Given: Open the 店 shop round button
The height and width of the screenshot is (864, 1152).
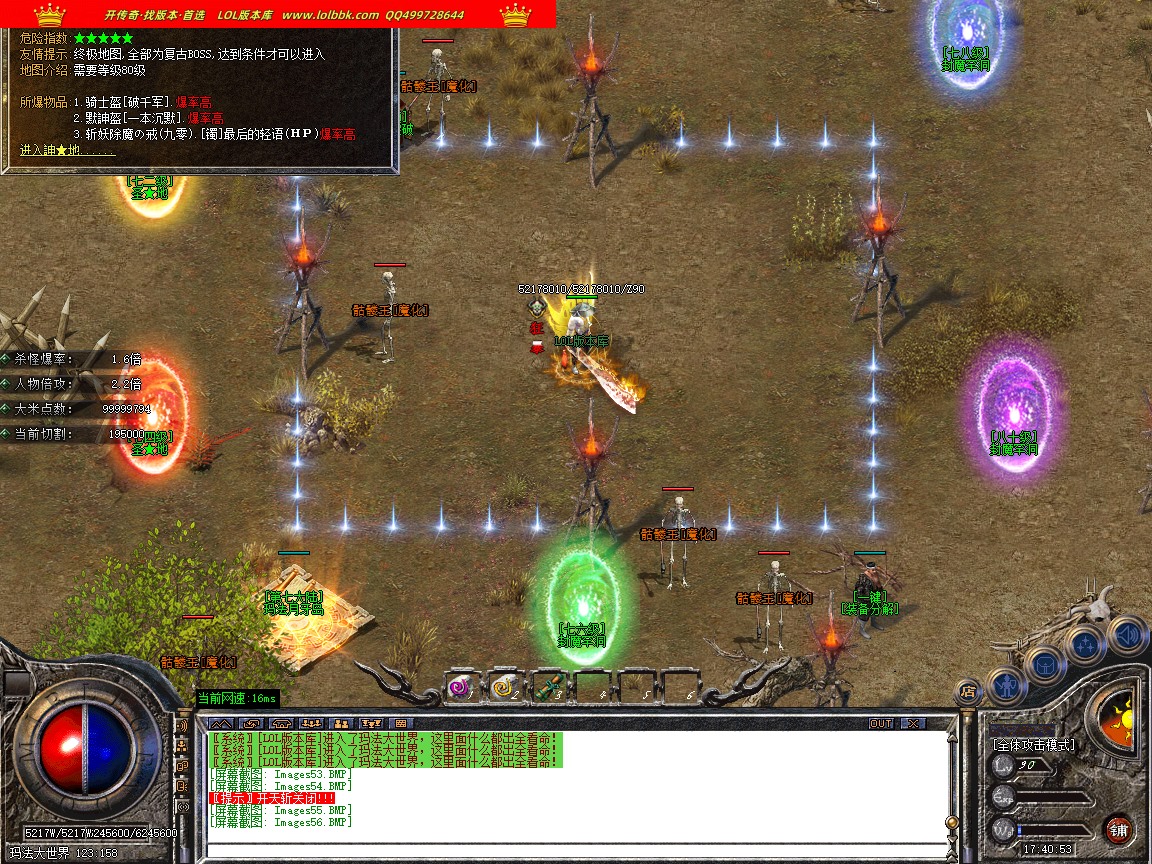Looking at the screenshot, I should point(967,690).
